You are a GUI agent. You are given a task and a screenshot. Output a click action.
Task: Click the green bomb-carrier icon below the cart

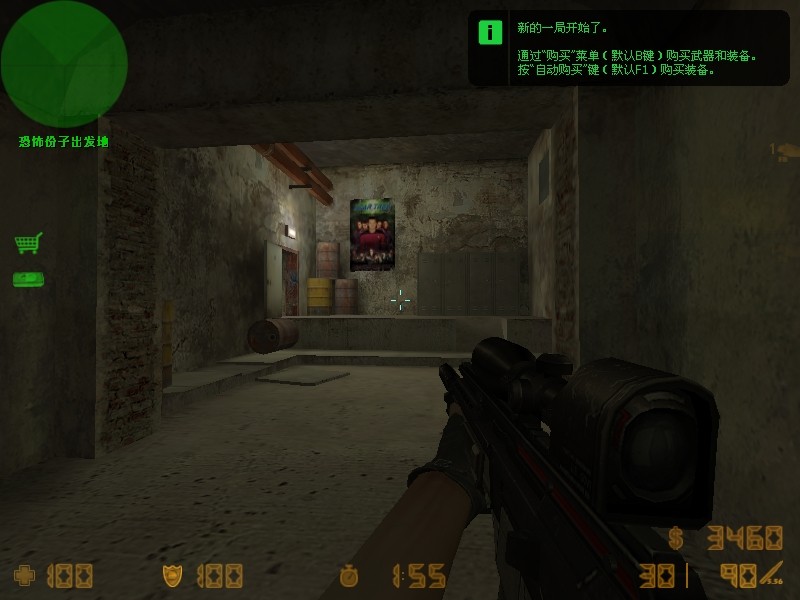28,279
